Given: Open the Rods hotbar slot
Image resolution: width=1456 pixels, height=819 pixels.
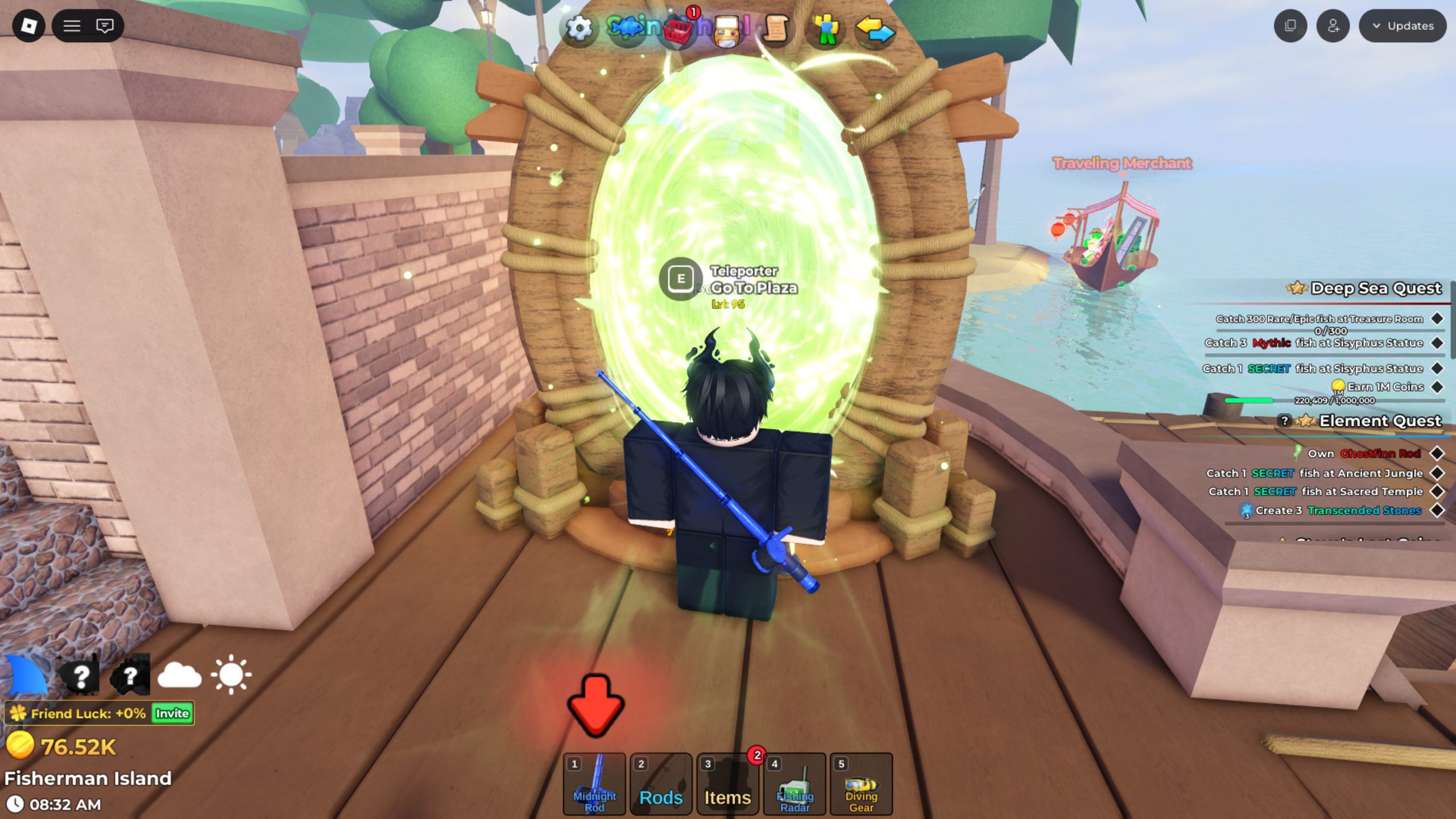Looking at the screenshot, I should pyautogui.click(x=661, y=784).
